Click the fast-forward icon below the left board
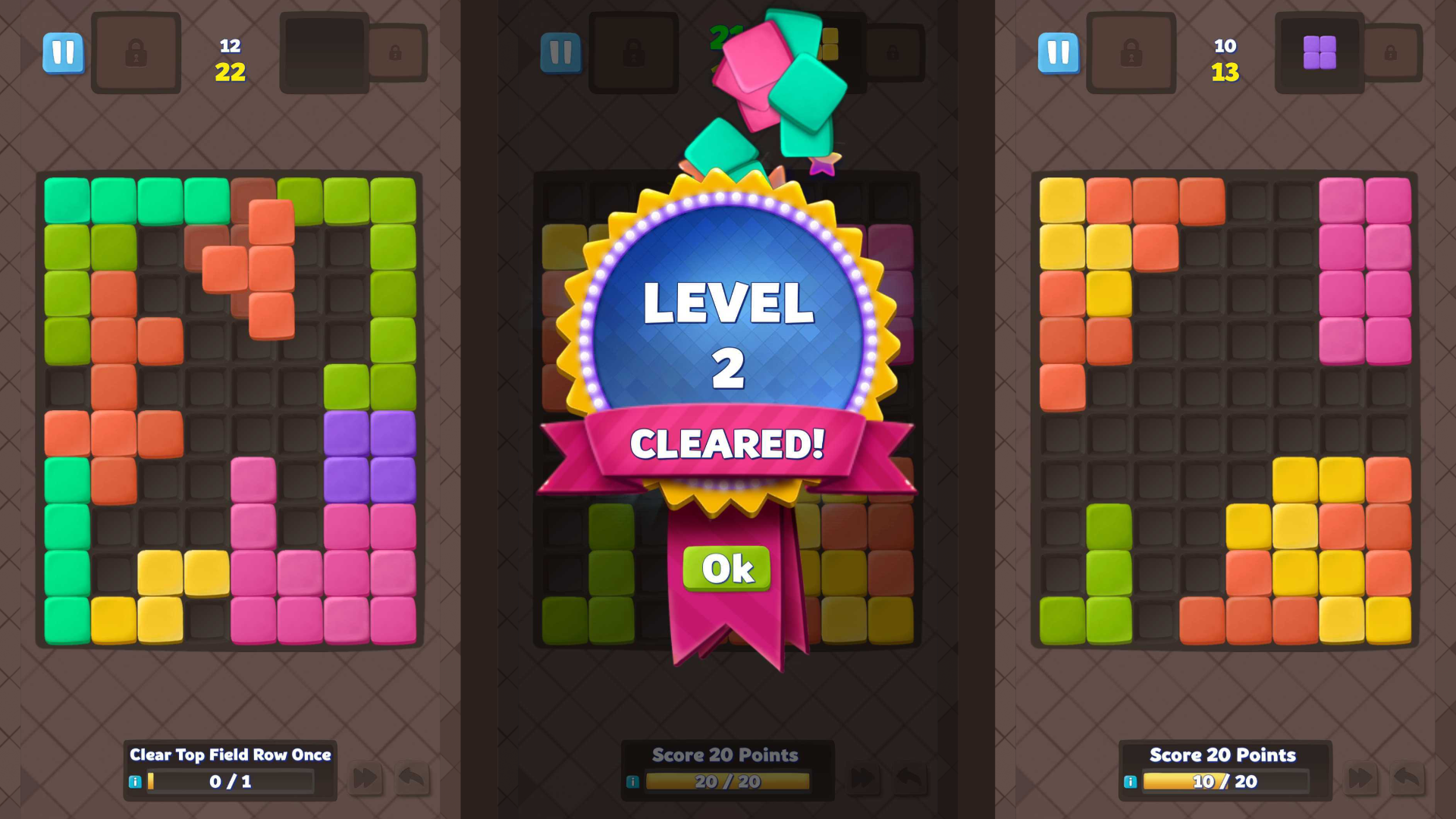 [x=366, y=778]
